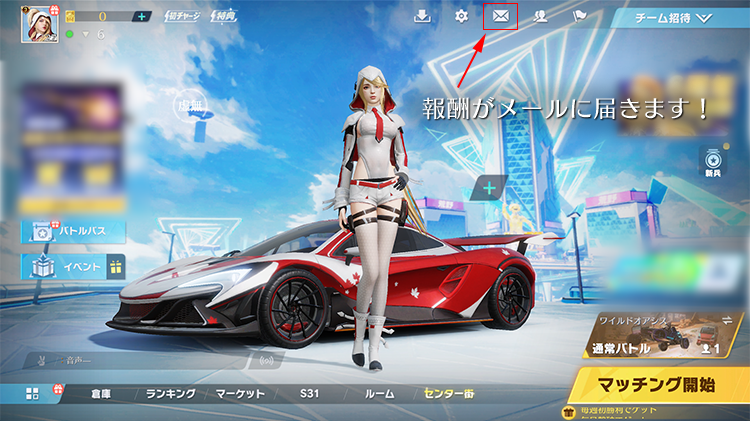
Task: Click the download tray icon
Action: tap(423, 17)
